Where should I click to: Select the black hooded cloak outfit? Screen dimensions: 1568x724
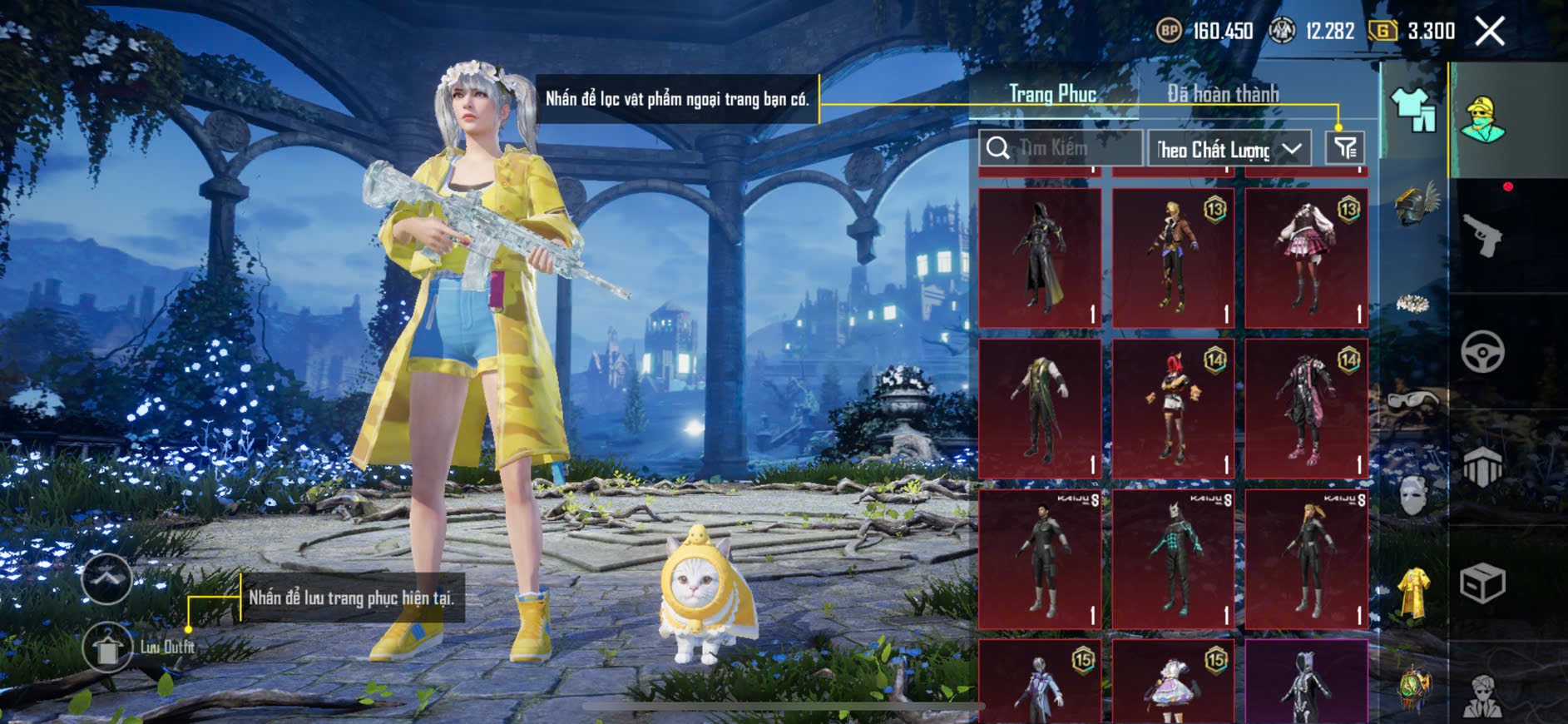pyautogui.click(x=1040, y=257)
